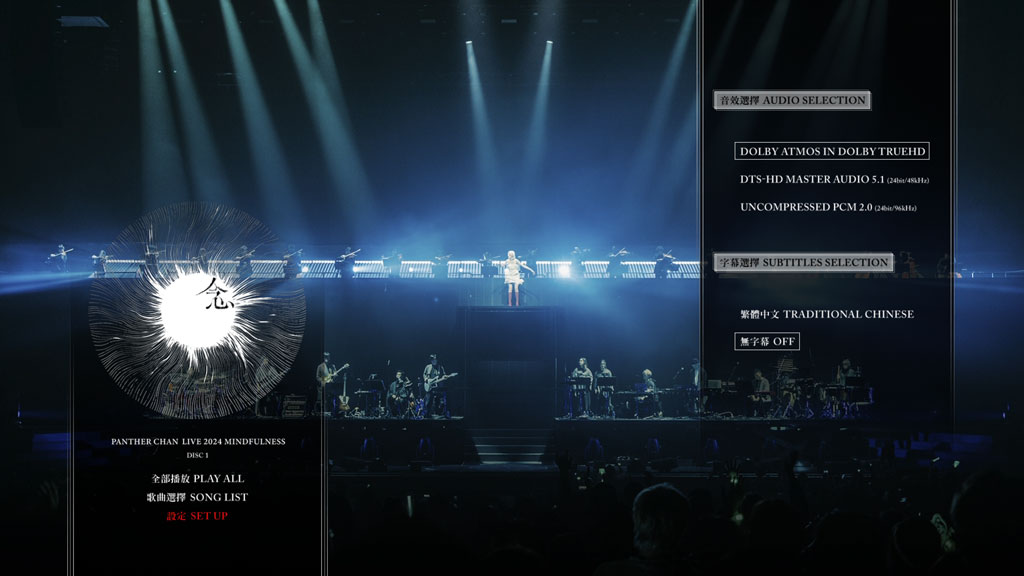Open the Song List
This screenshot has height=576, width=1024.
pyautogui.click(x=197, y=497)
